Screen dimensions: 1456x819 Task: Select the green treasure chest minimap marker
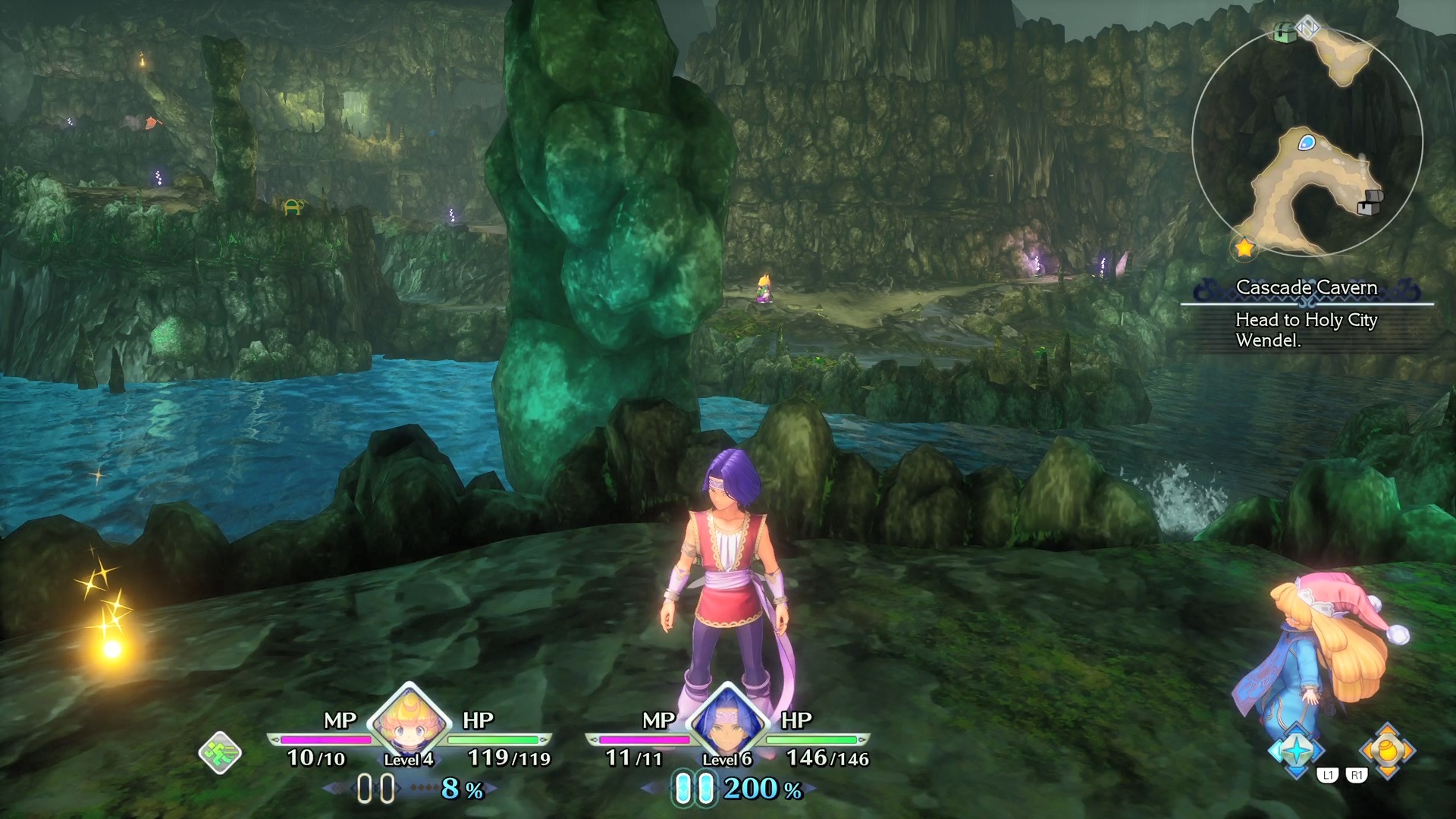1285,33
